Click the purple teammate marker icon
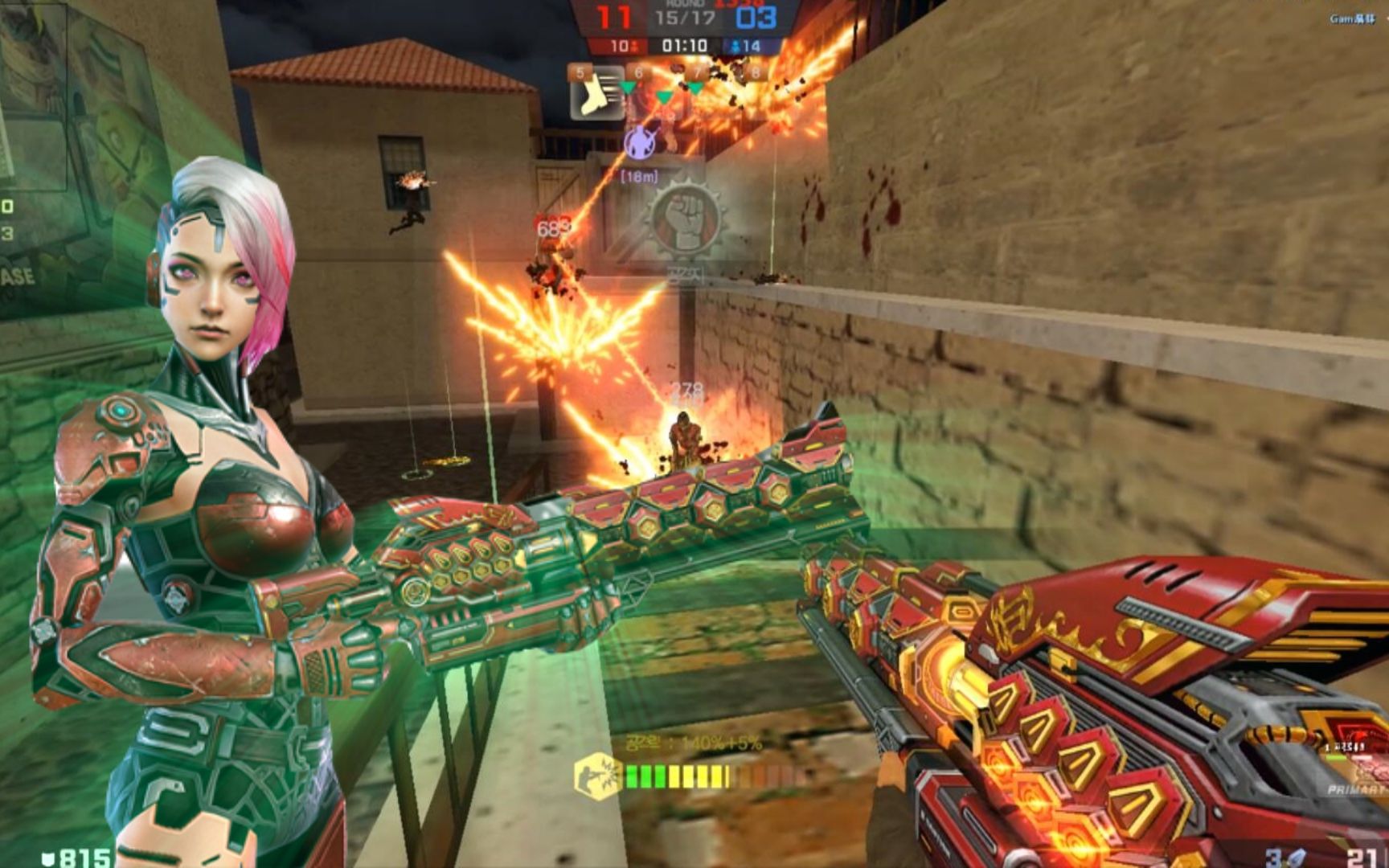 (x=640, y=143)
